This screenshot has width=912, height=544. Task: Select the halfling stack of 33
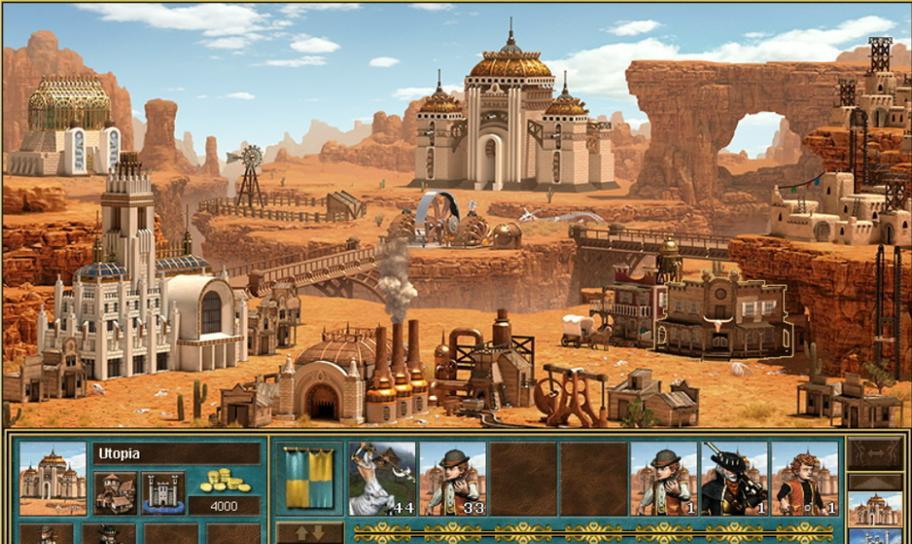[x=453, y=478]
